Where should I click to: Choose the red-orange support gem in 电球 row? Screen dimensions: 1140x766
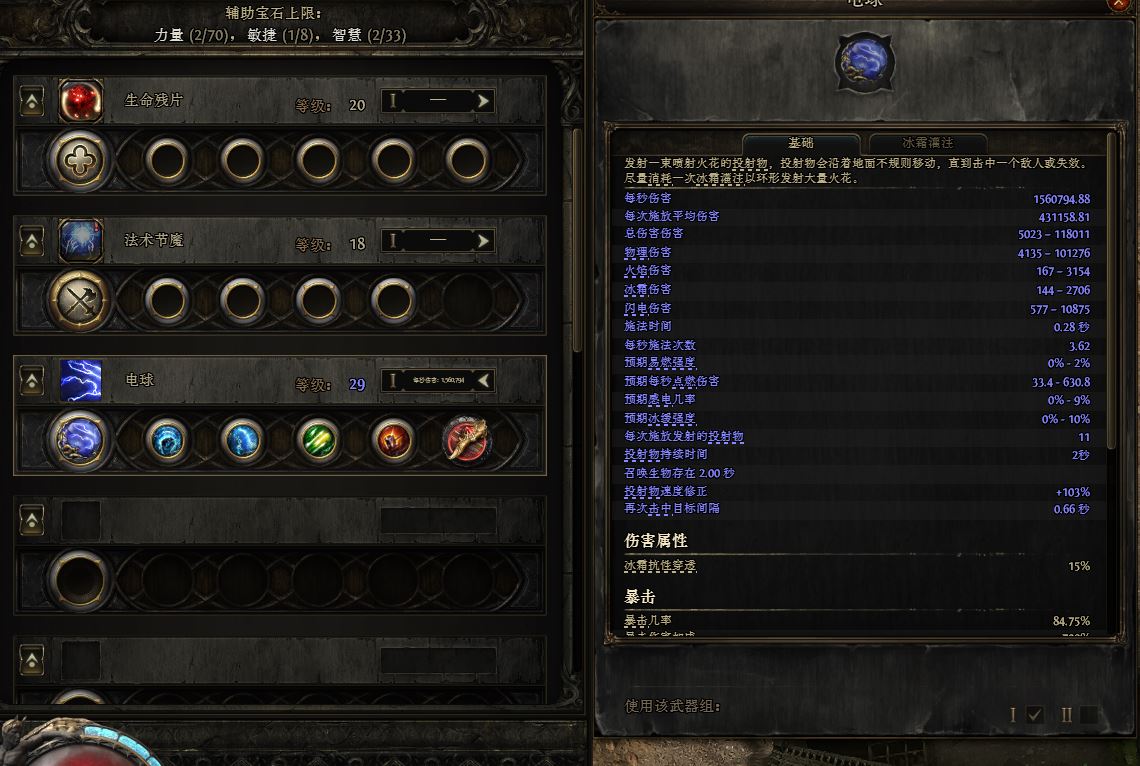(392, 439)
